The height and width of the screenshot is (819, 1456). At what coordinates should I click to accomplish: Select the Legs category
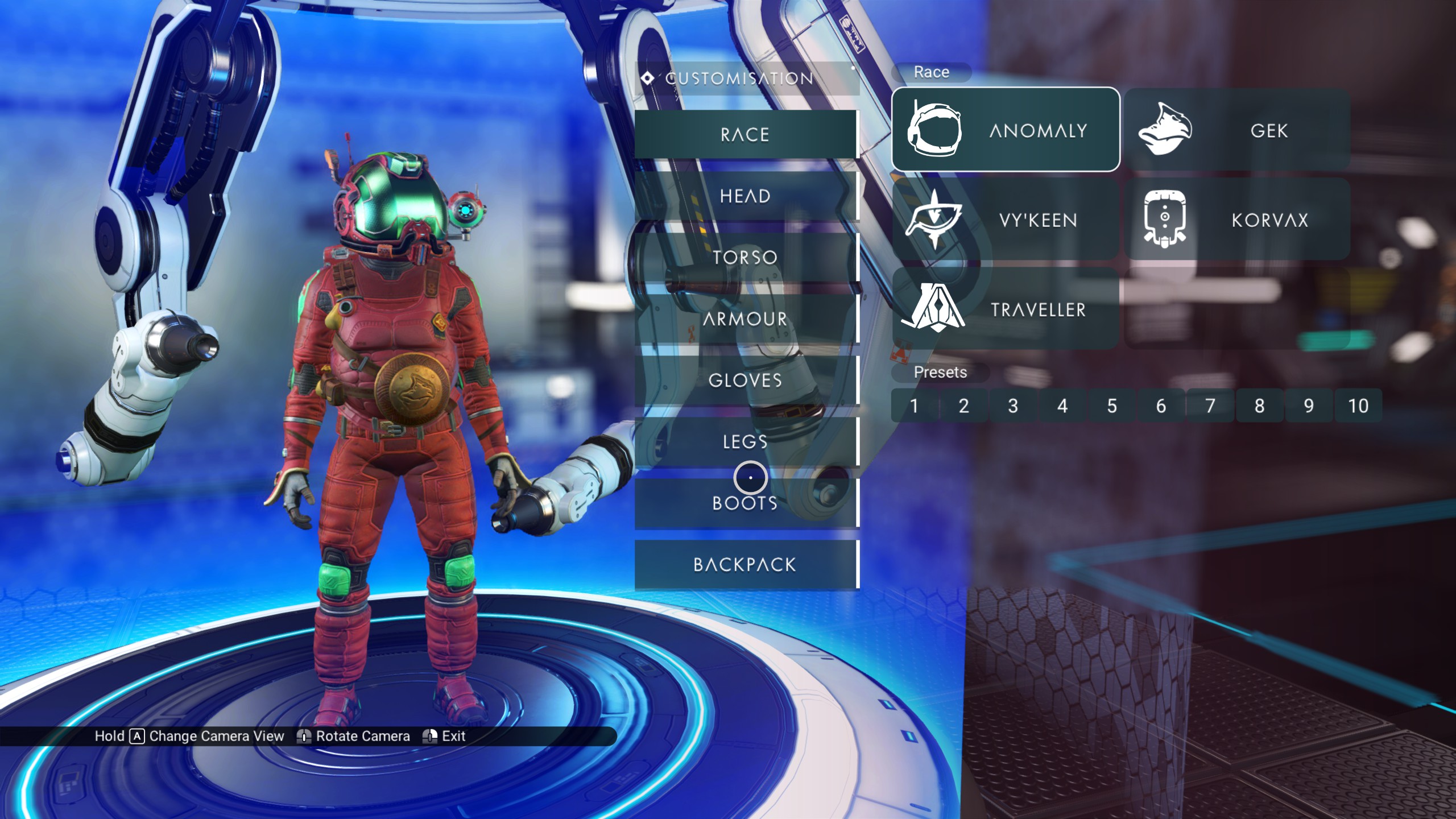point(745,441)
